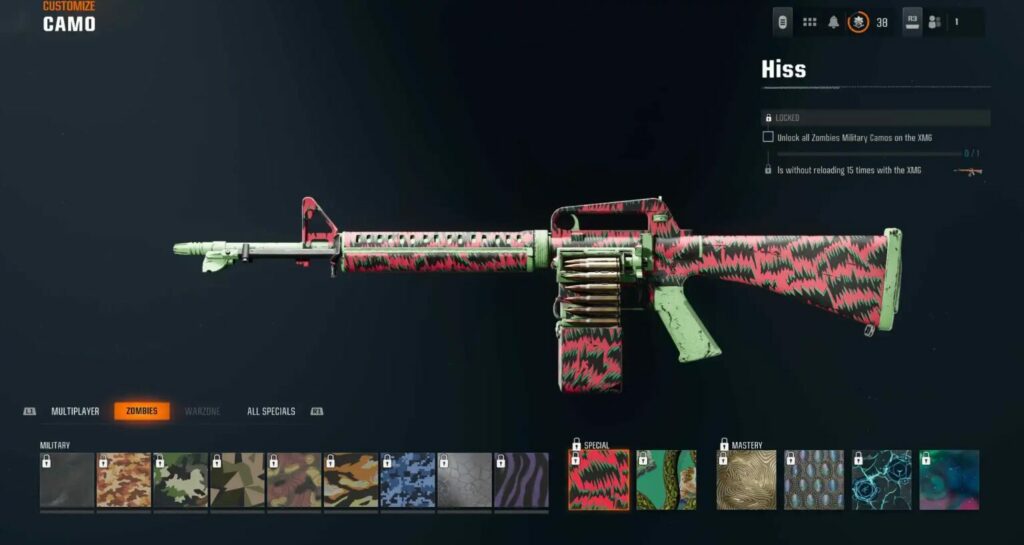Screen dimensions: 1024x545
Task: Open the social party icon
Action: [935, 22]
